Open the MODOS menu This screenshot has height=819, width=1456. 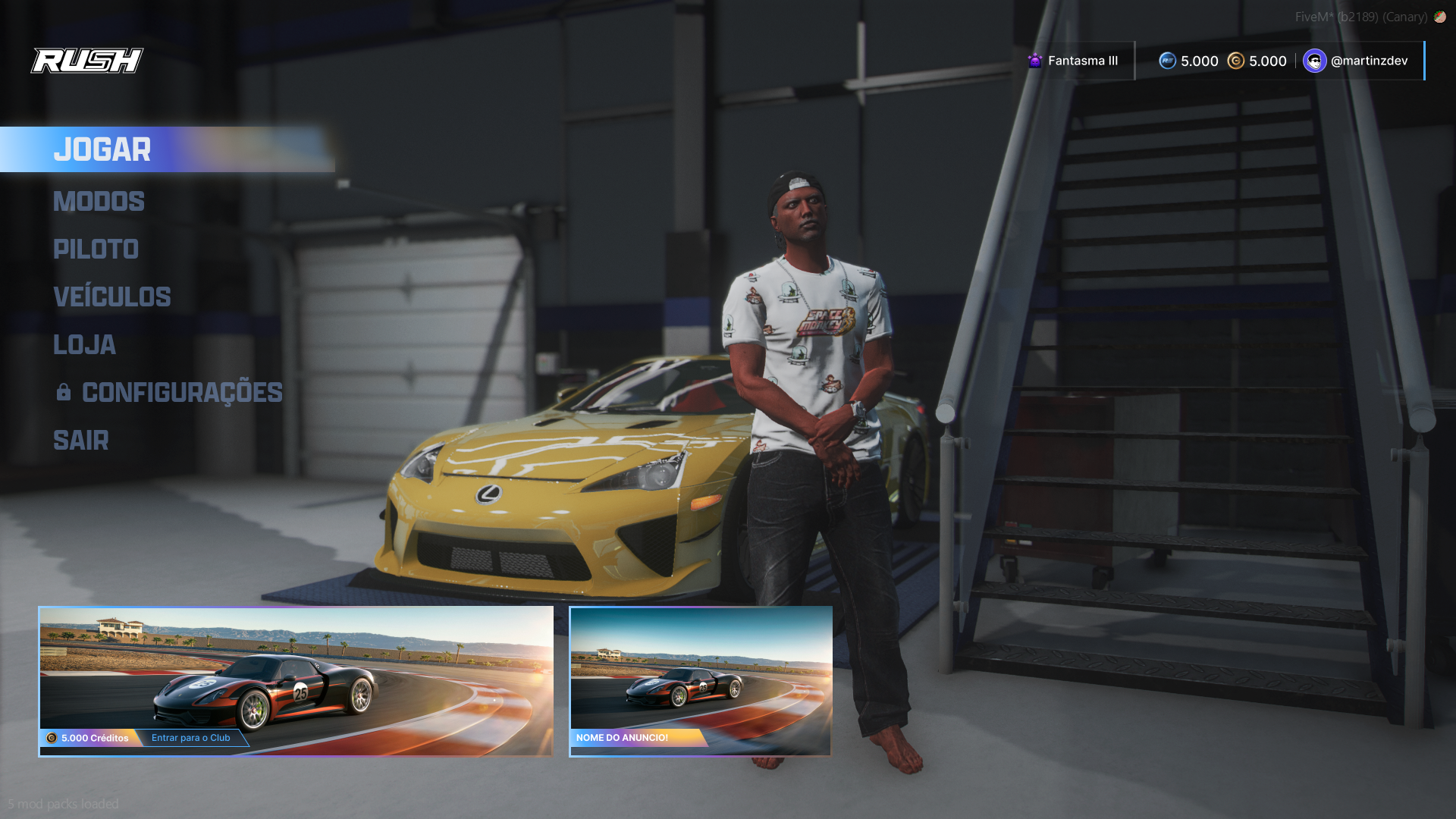pyautogui.click(x=99, y=202)
